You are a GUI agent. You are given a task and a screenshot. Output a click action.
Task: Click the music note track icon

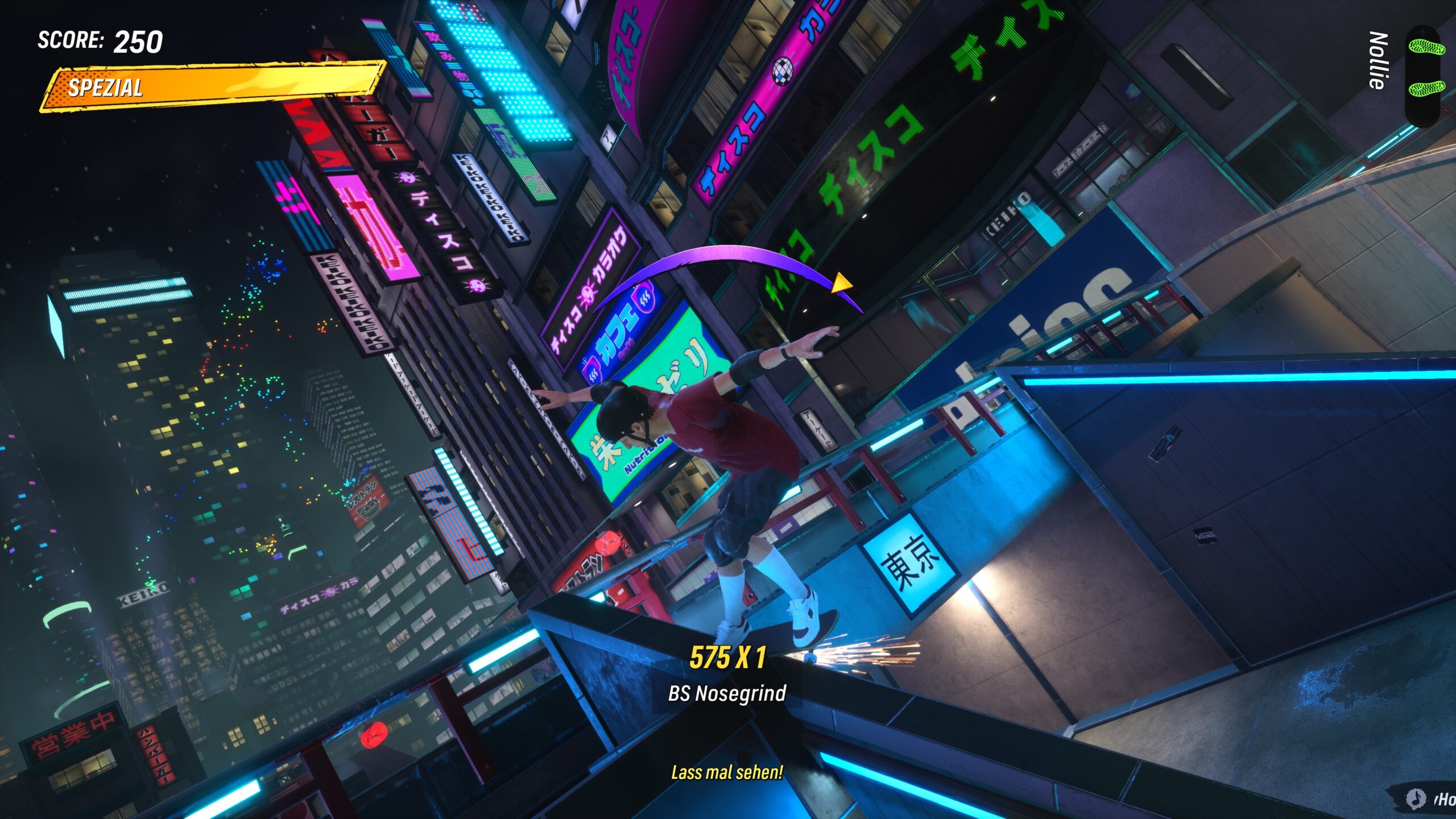point(1416,798)
